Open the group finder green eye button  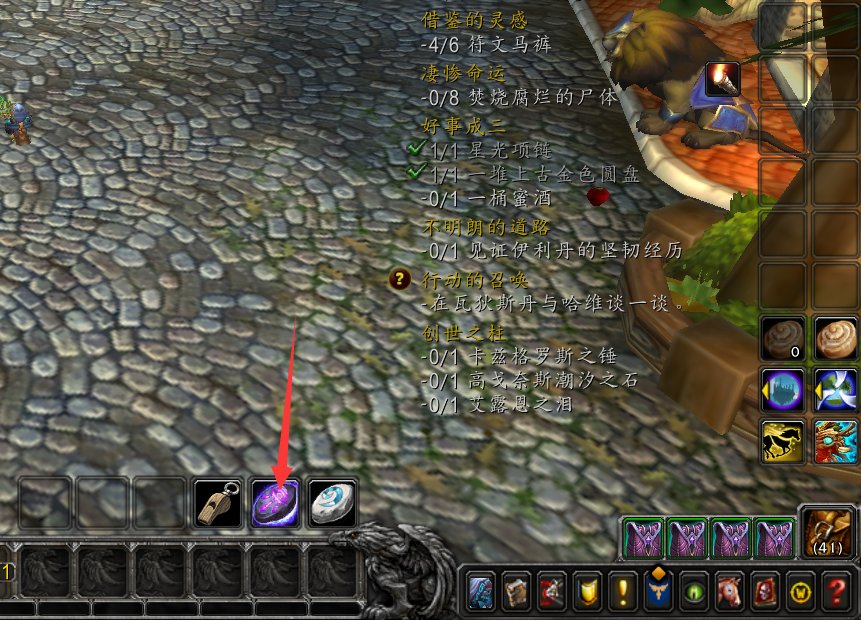[692, 591]
